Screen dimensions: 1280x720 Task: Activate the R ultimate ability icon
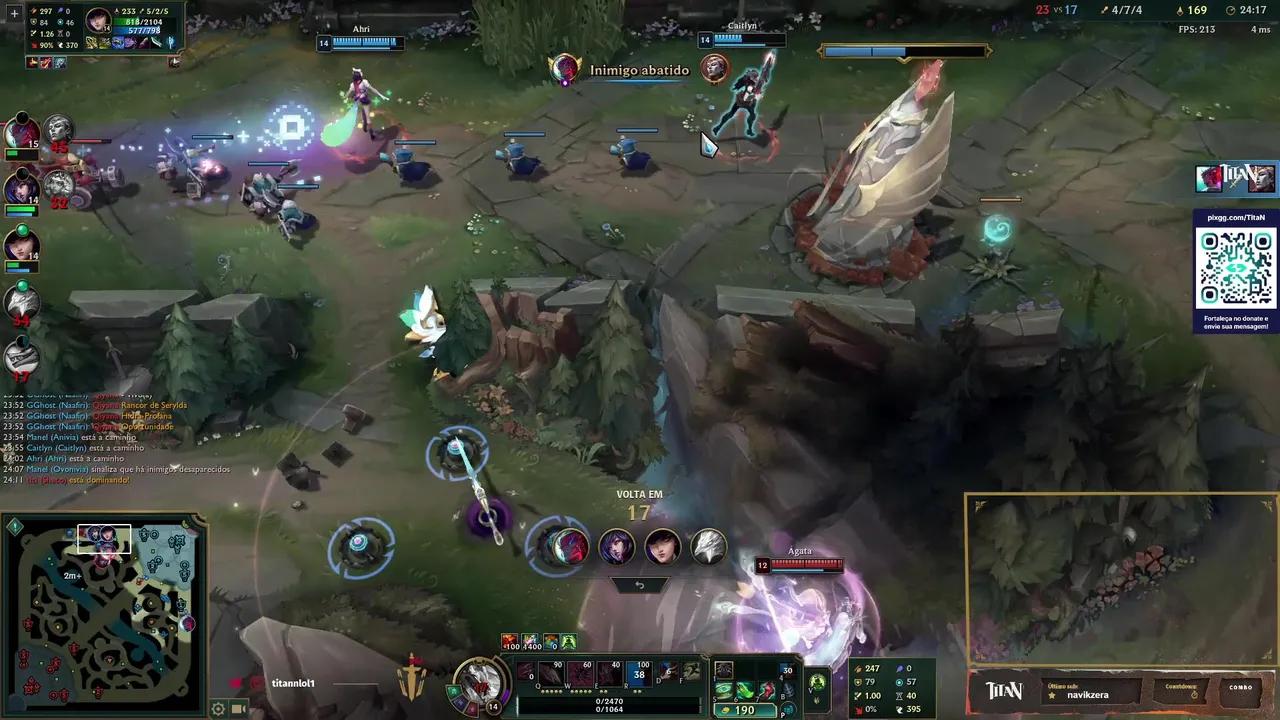pos(641,673)
